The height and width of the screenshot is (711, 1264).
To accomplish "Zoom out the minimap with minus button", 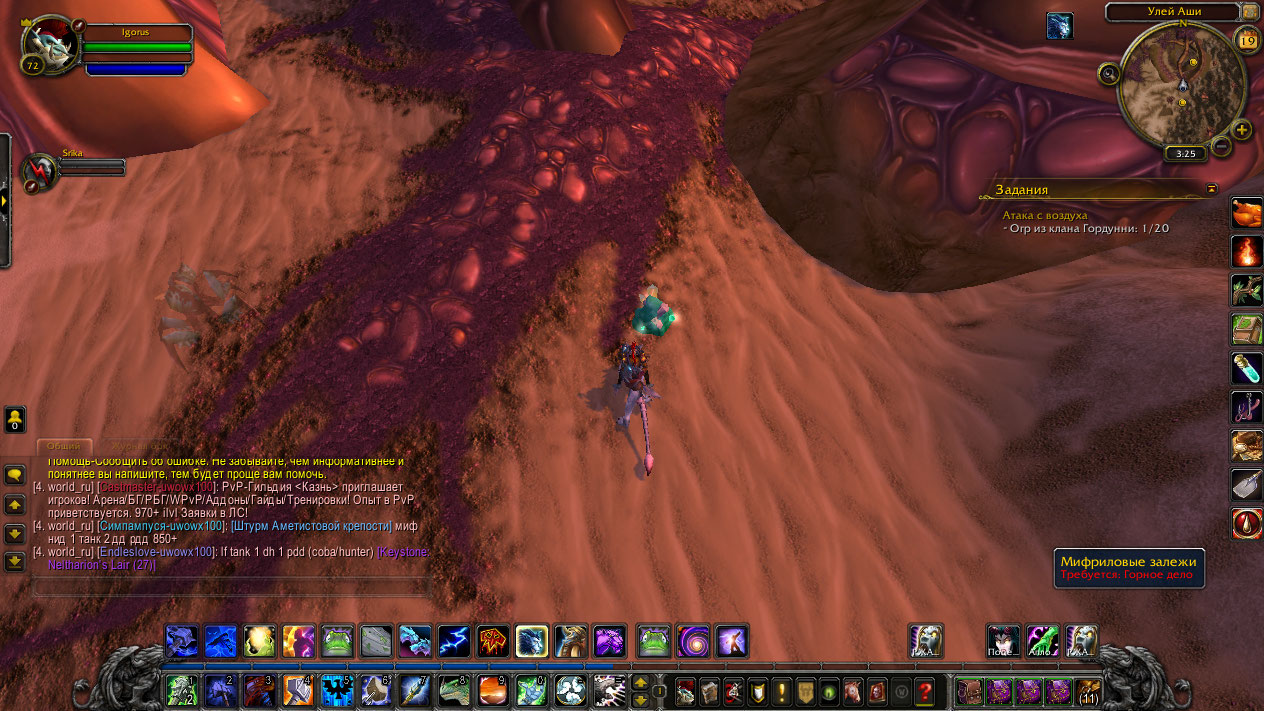I will [1221, 147].
